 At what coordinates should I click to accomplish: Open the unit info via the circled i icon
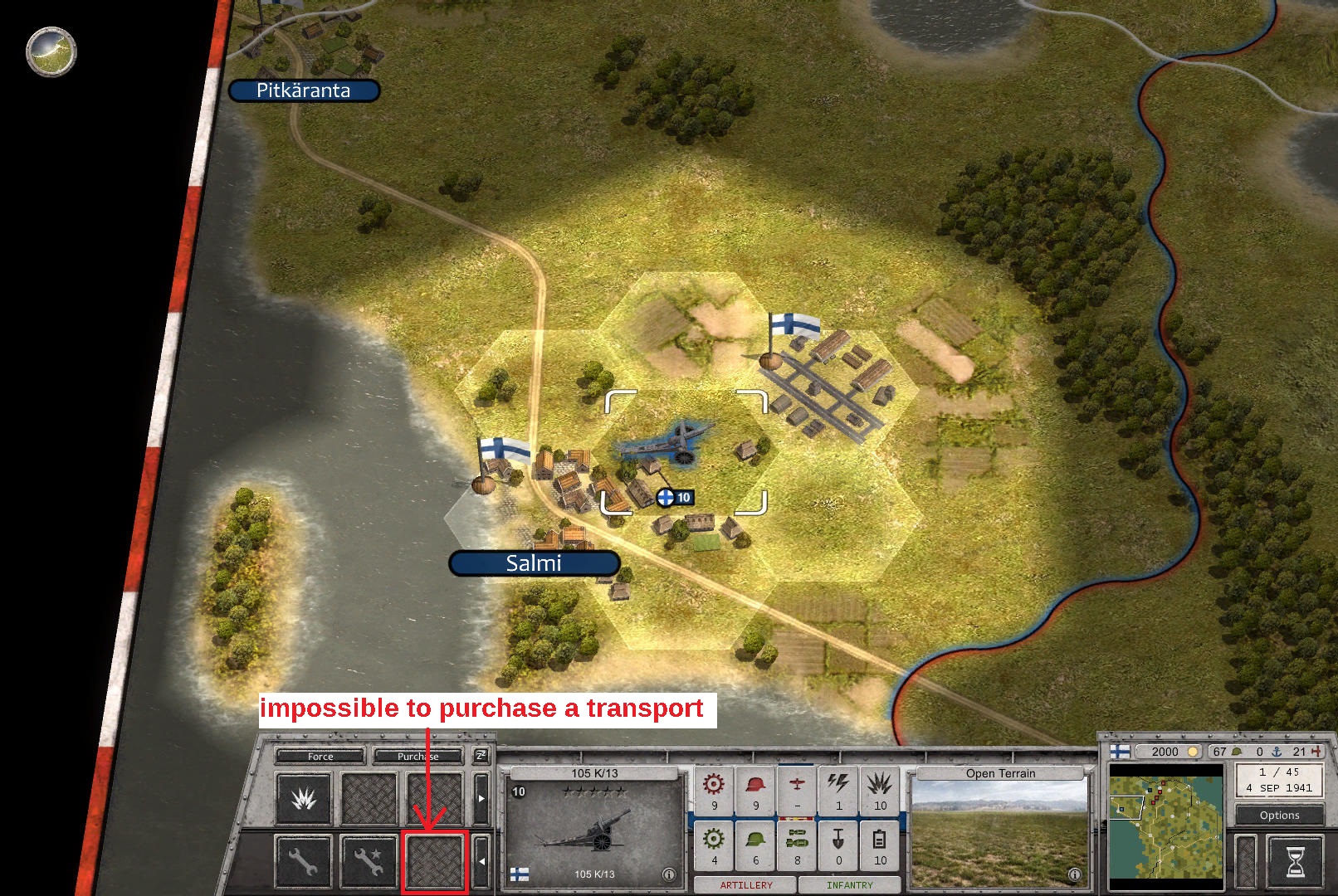670,874
